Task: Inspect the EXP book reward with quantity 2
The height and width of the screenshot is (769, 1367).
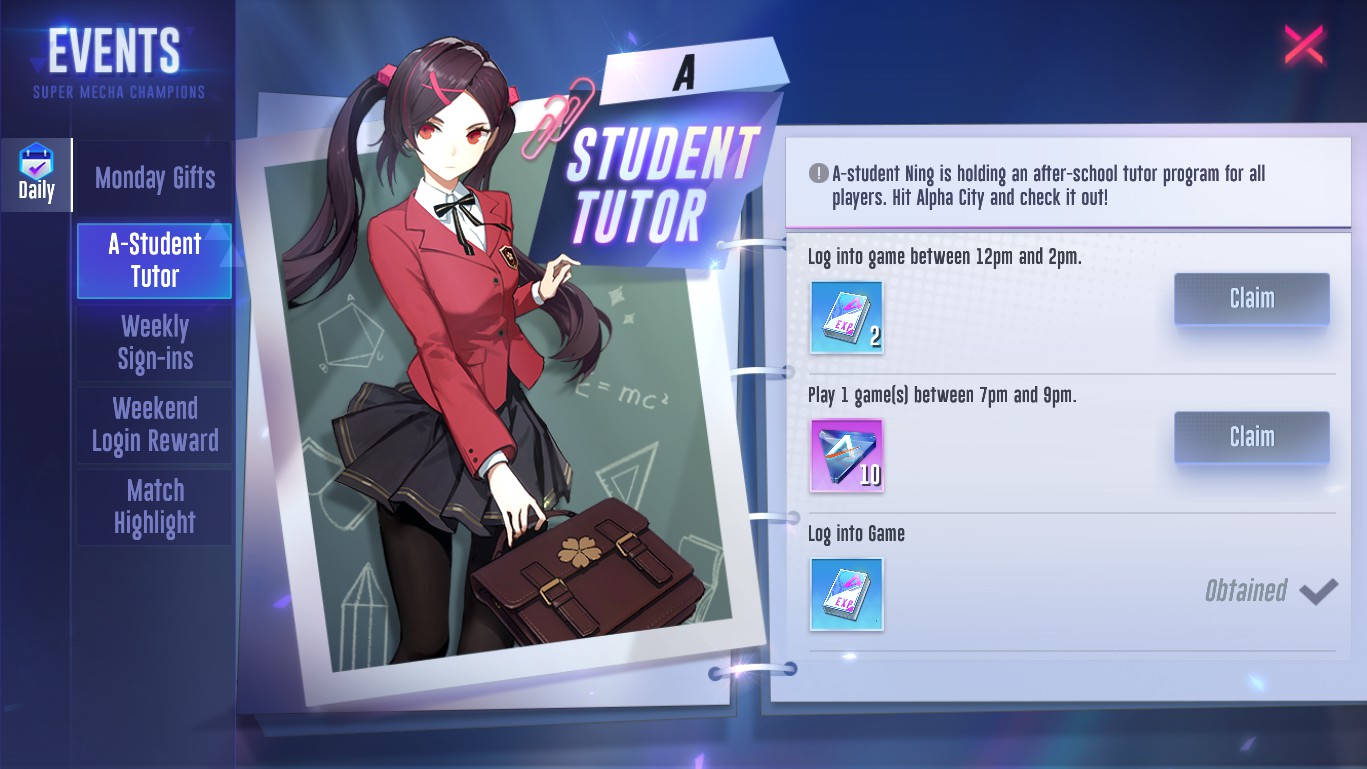Action: [846, 318]
